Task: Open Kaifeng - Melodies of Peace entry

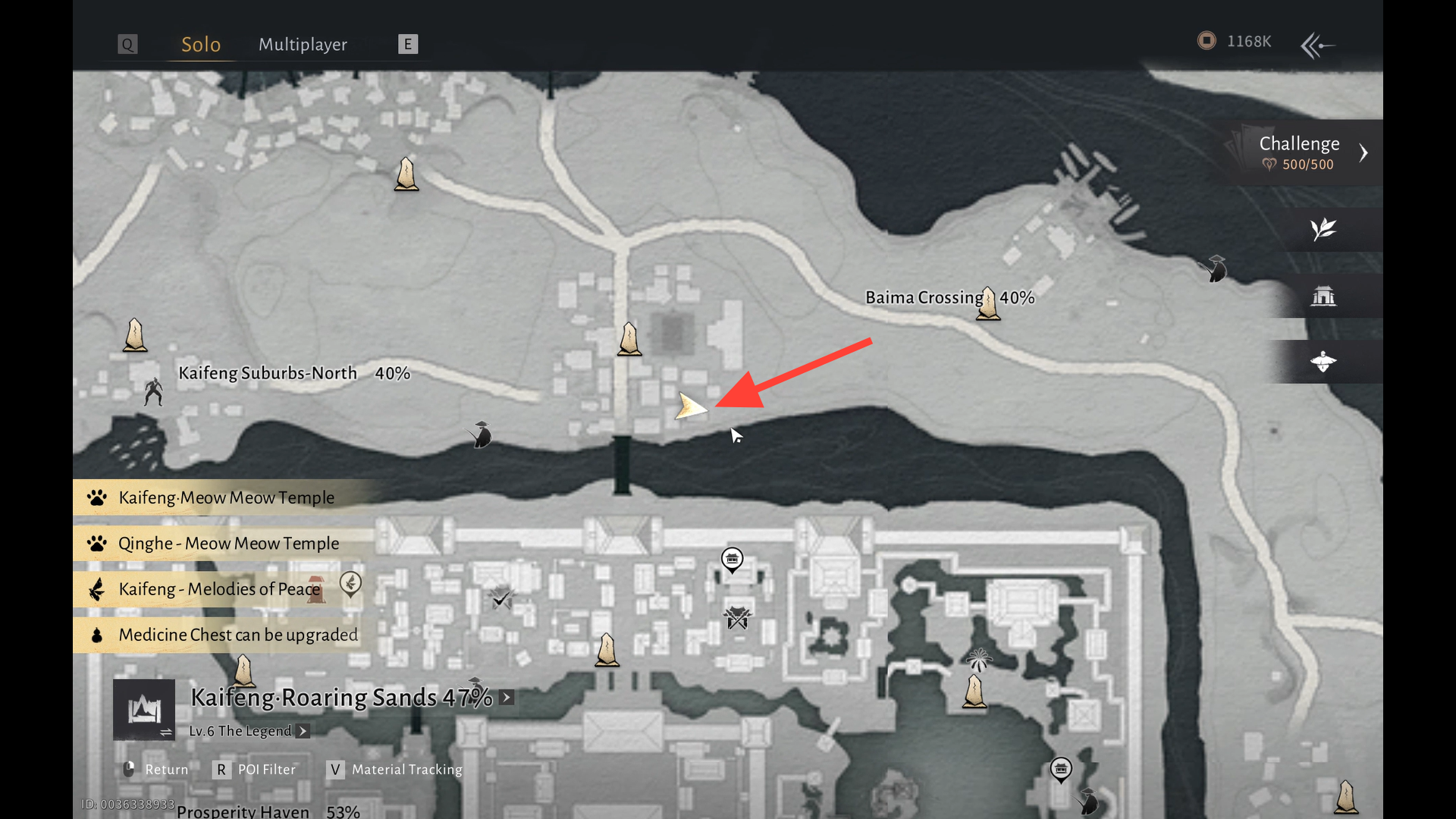Action: (x=219, y=589)
